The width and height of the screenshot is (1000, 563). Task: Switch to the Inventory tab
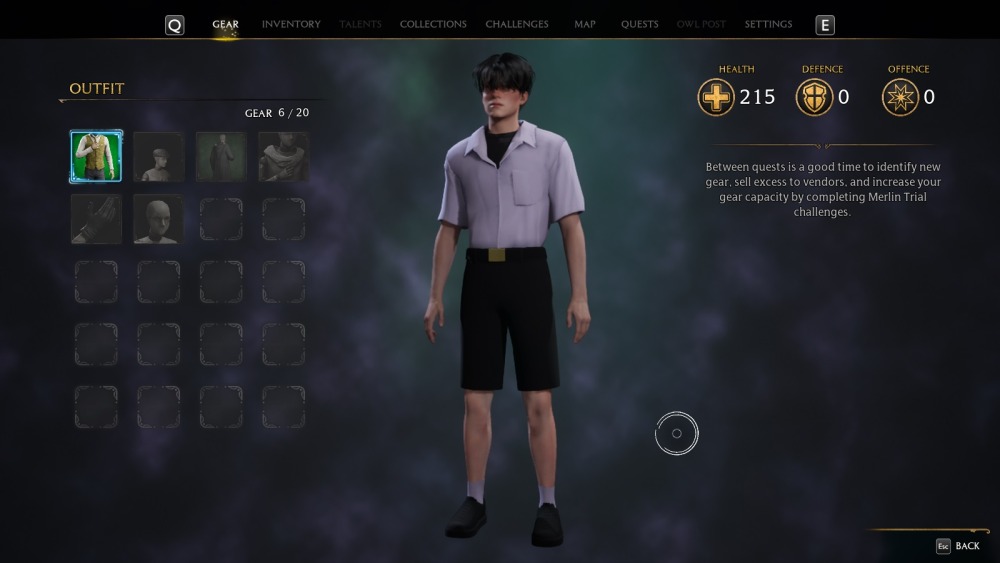point(291,24)
